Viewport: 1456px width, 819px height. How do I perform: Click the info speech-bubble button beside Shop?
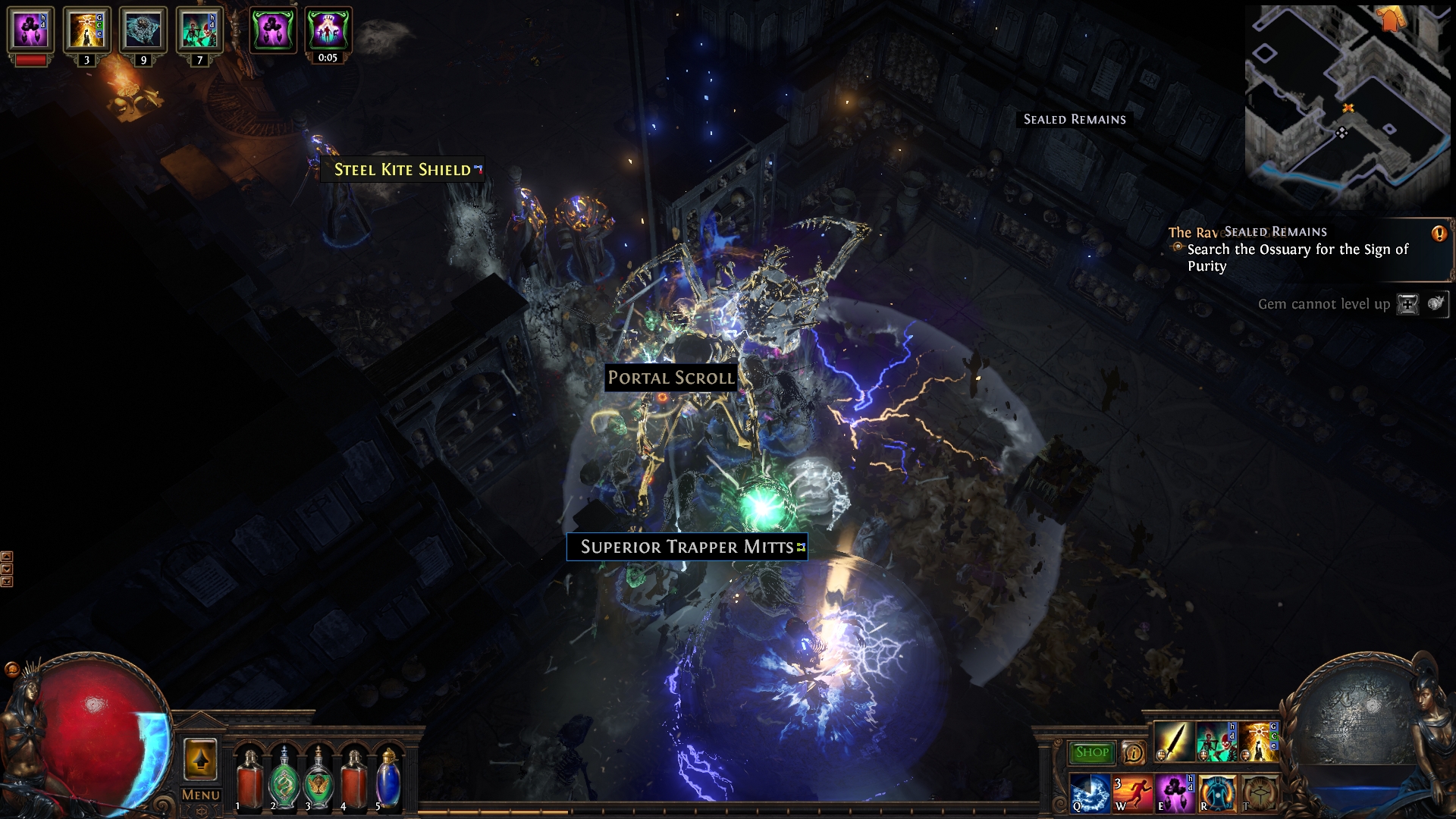click(x=1133, y=752)
